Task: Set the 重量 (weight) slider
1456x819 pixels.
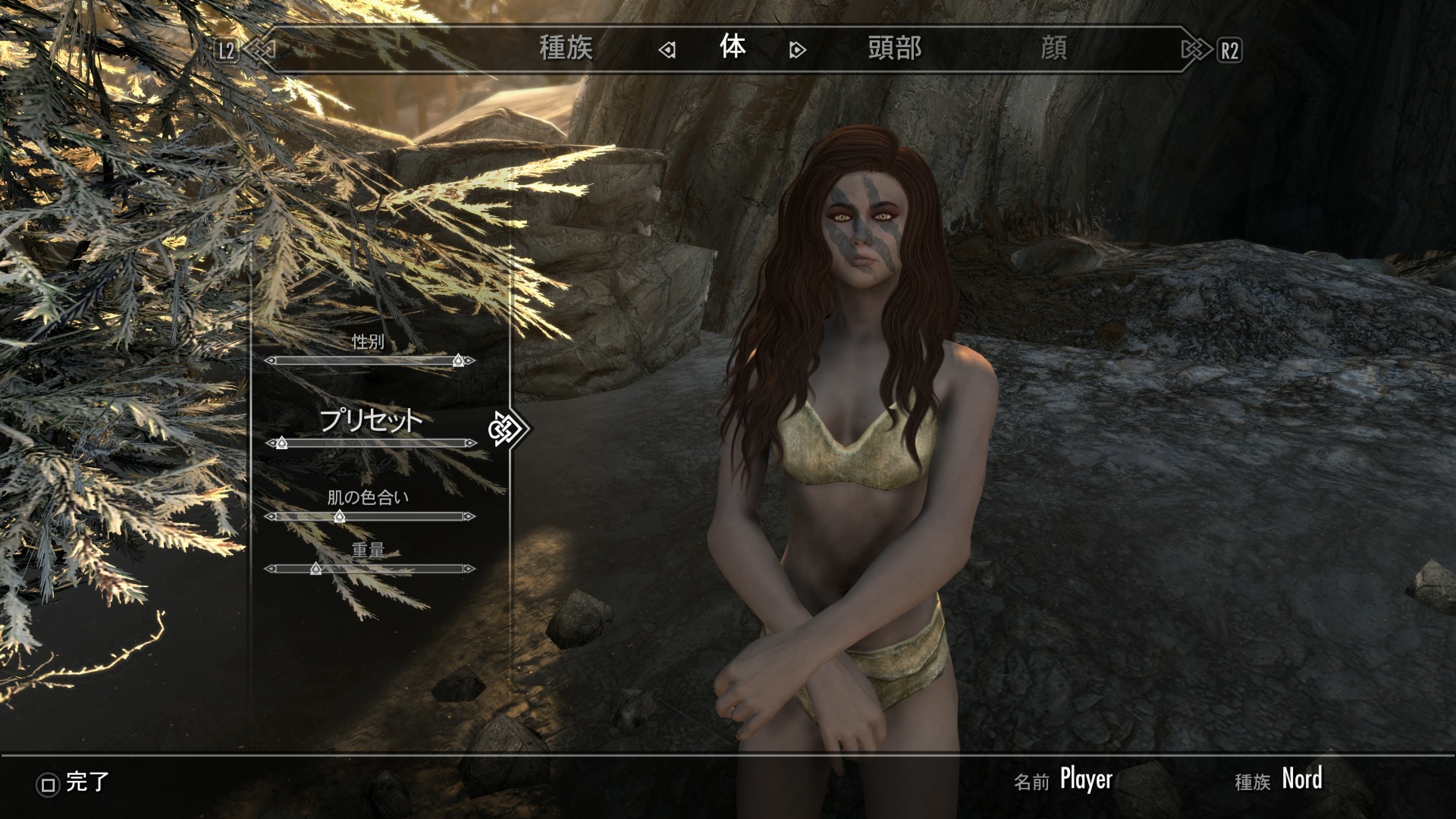Action: pyautogui.click(x=370, y=569)
